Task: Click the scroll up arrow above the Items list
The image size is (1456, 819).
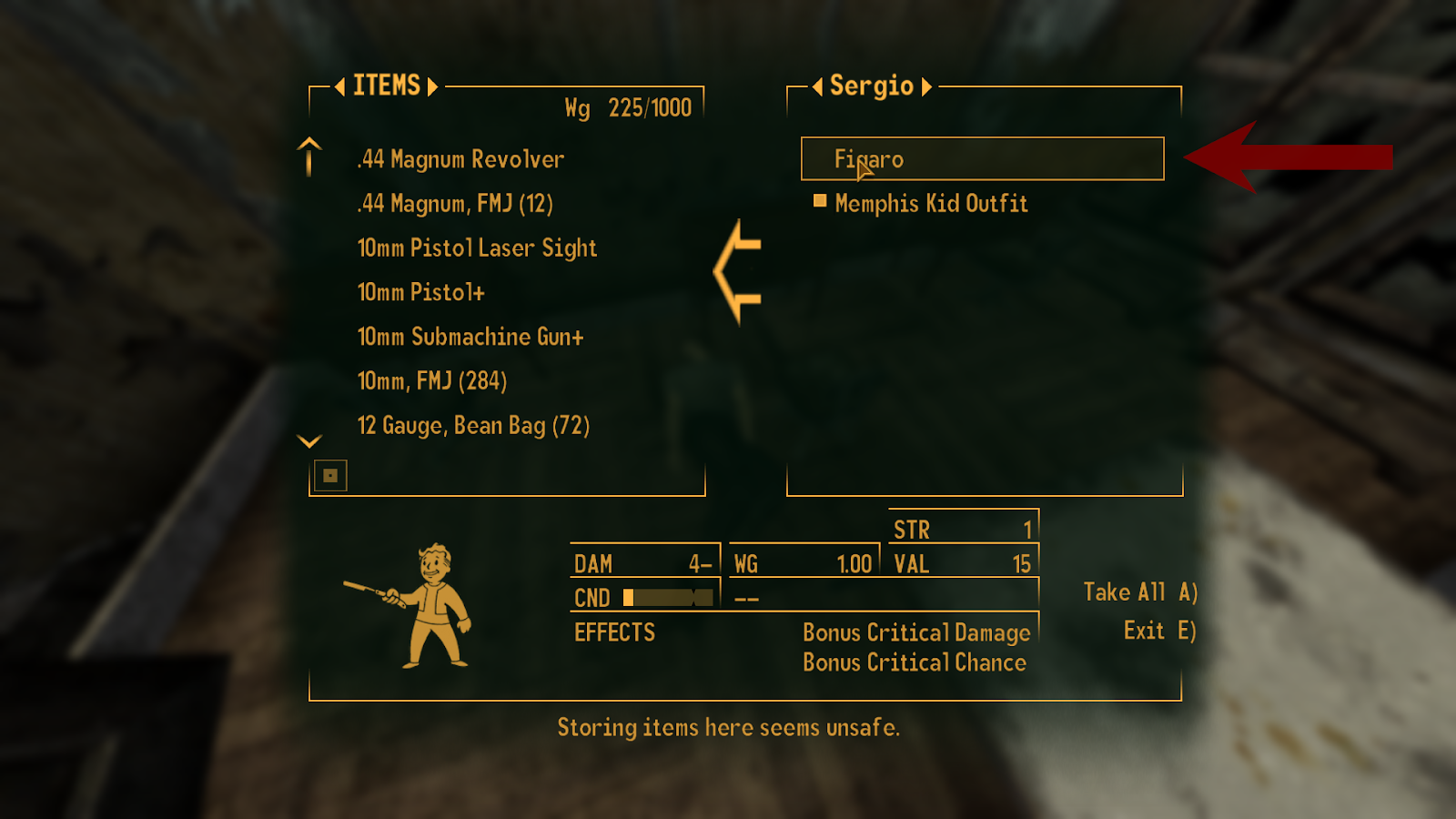Action: 309,155
